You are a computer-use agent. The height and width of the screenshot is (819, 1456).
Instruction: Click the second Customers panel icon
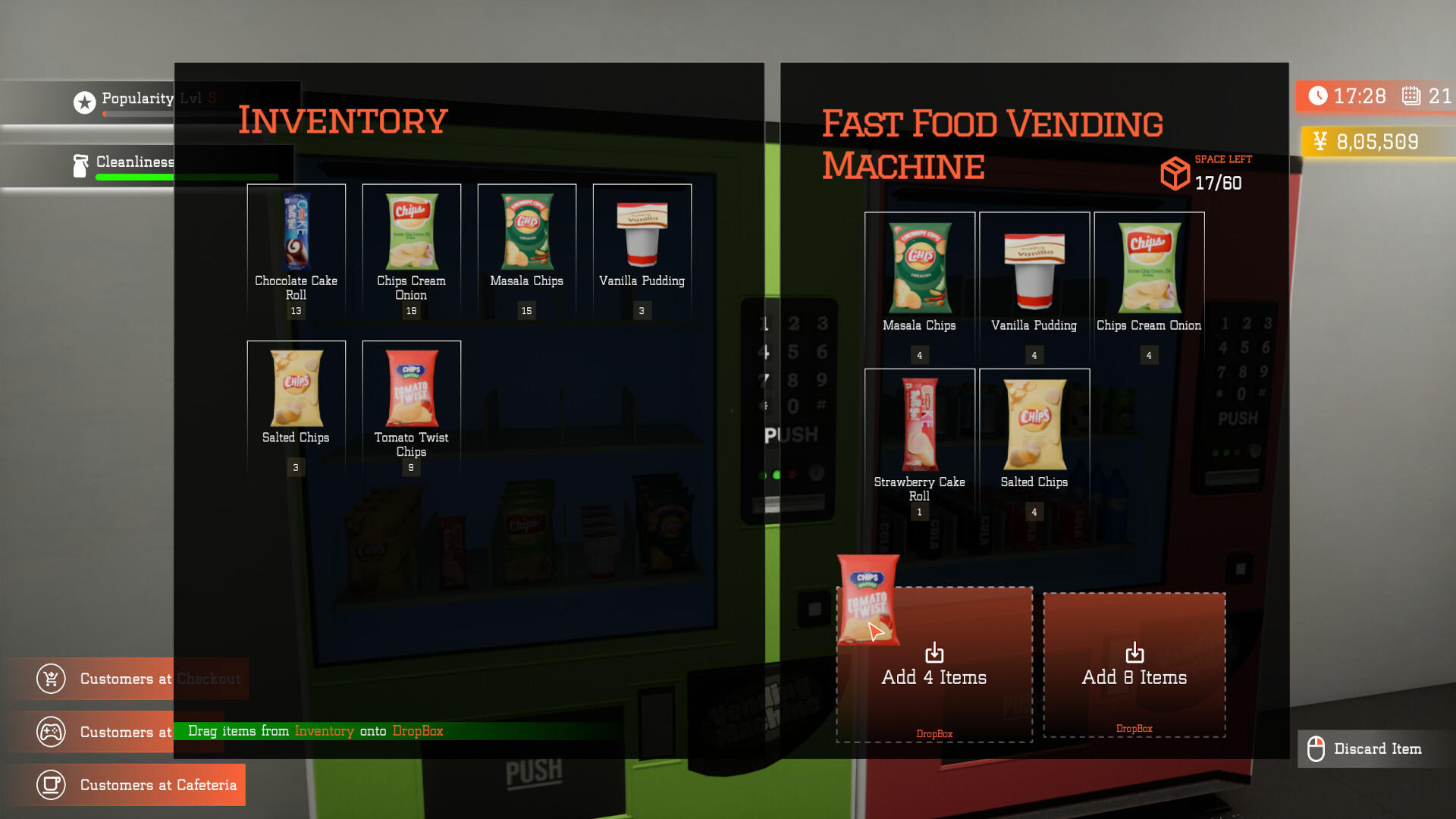coord(50,733)
